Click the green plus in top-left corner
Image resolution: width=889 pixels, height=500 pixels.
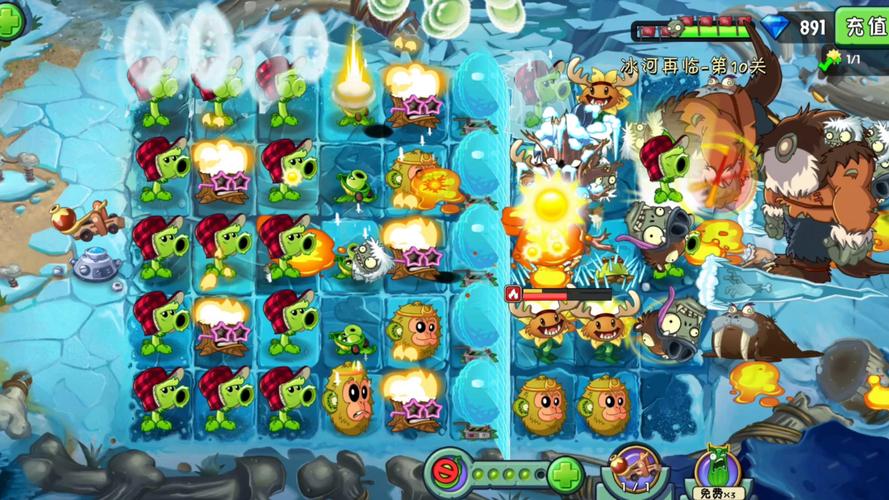[x=10, y=22]
